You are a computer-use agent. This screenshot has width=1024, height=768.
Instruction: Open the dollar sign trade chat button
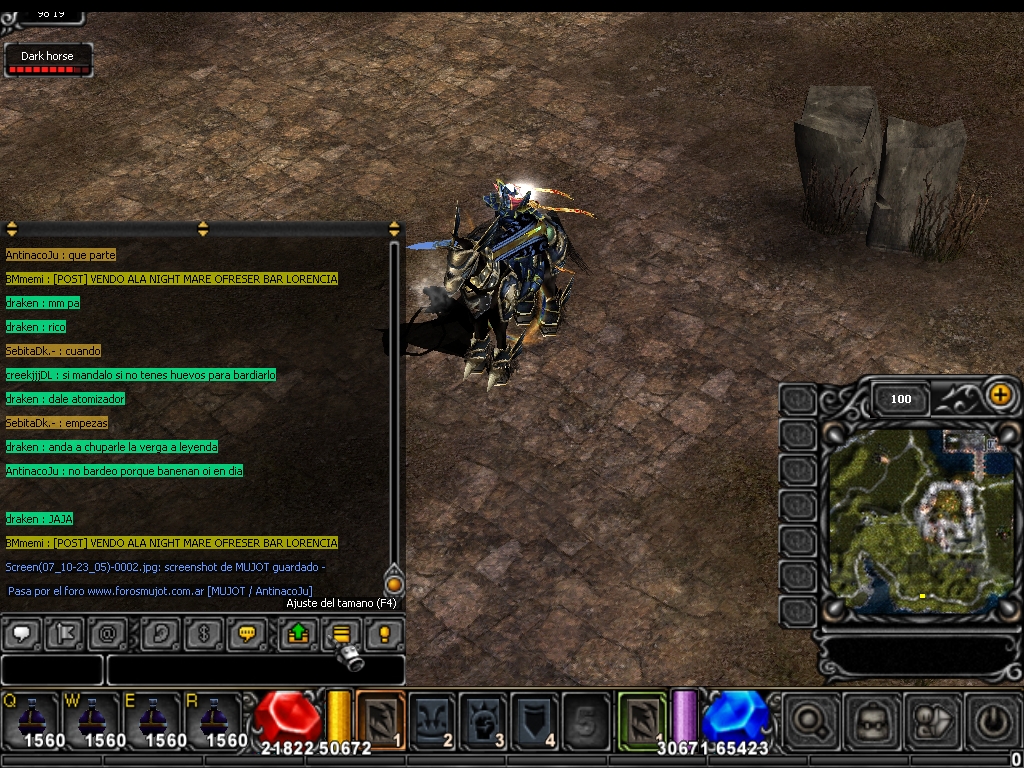coord(204,633)
